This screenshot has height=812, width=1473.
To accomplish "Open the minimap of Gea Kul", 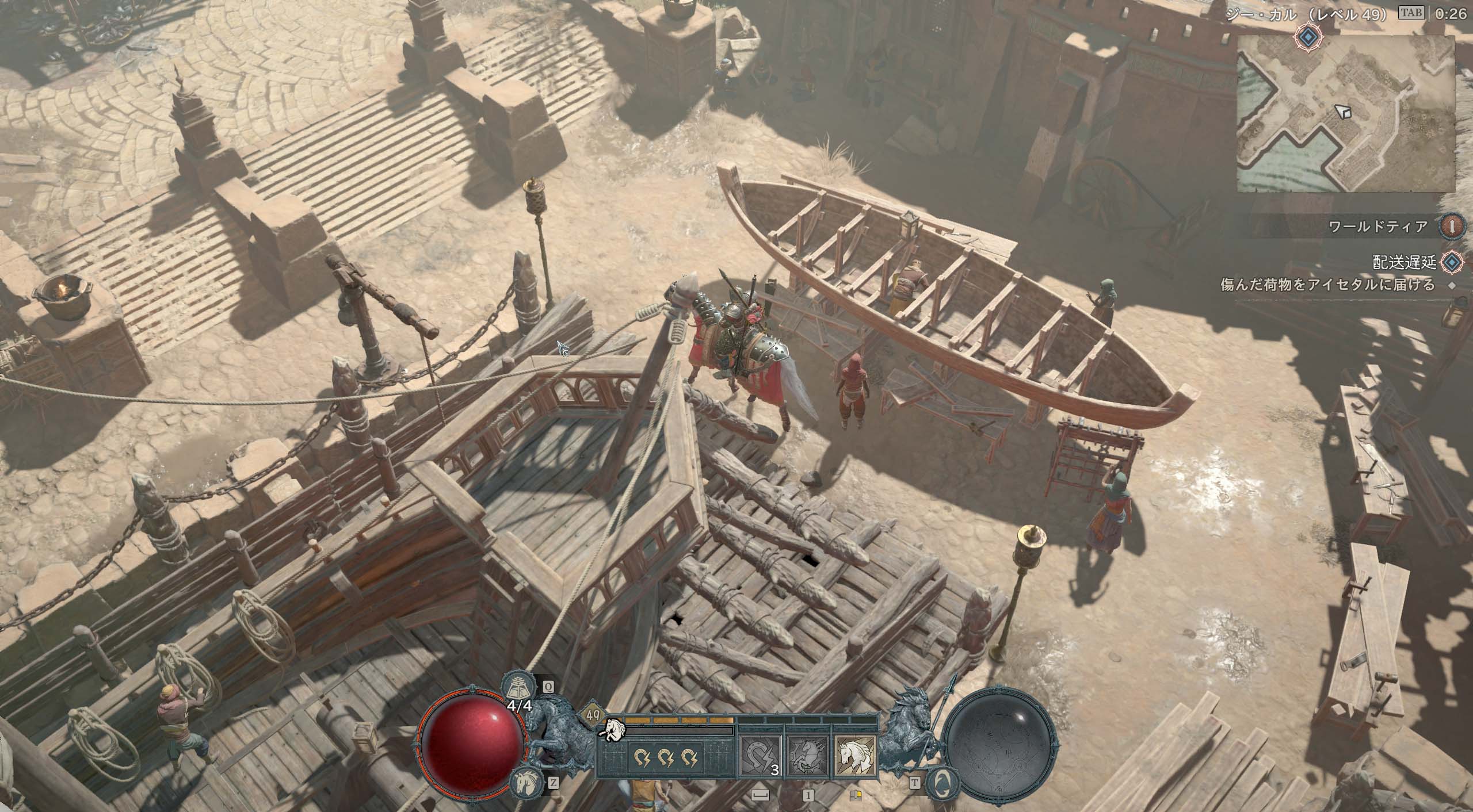I will coord(1346,113).
